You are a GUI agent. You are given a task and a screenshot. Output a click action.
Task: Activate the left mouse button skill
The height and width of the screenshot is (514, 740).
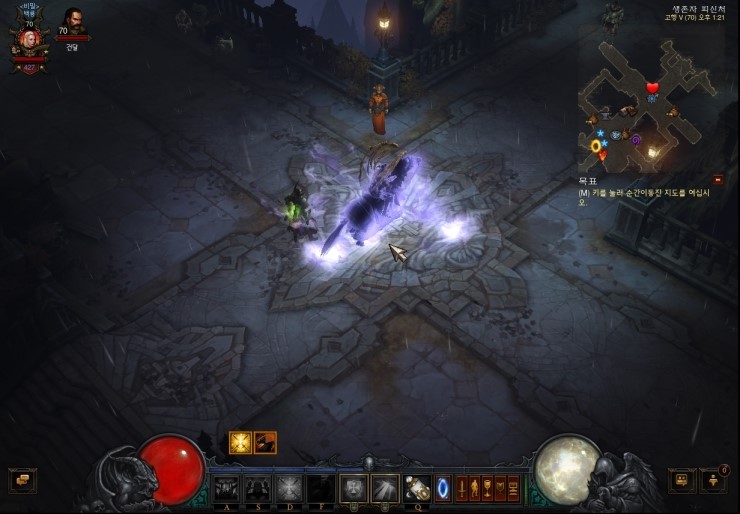pos(353,488)
